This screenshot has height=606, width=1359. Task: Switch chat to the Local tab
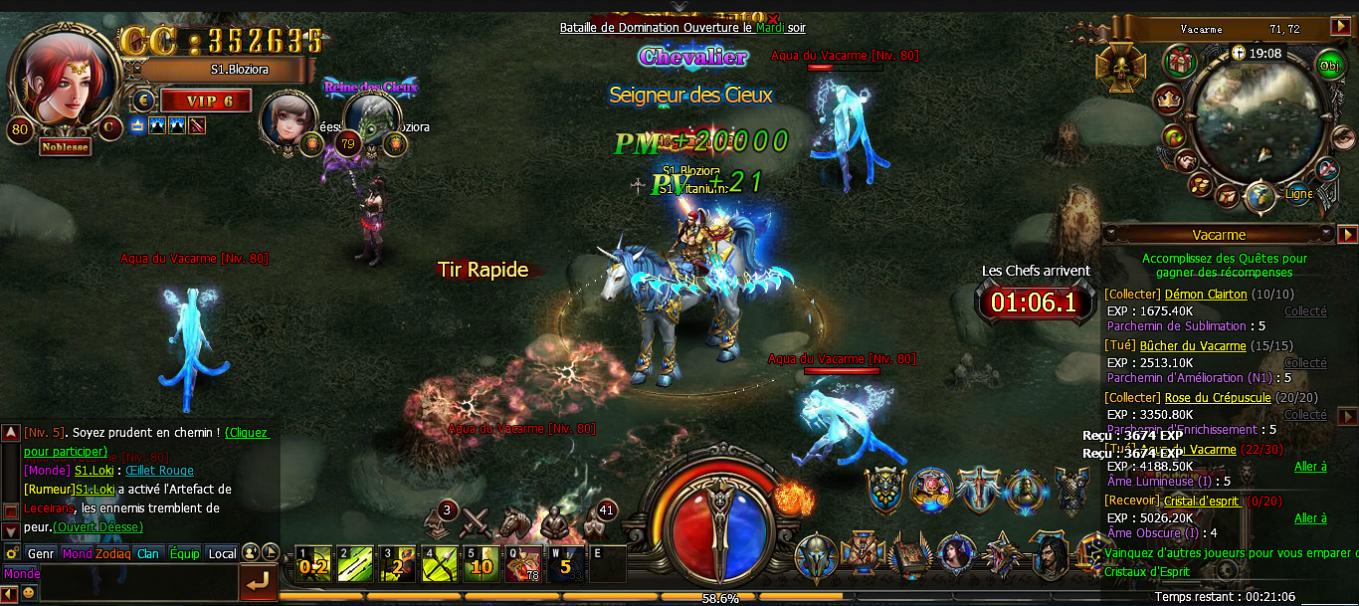222,553
